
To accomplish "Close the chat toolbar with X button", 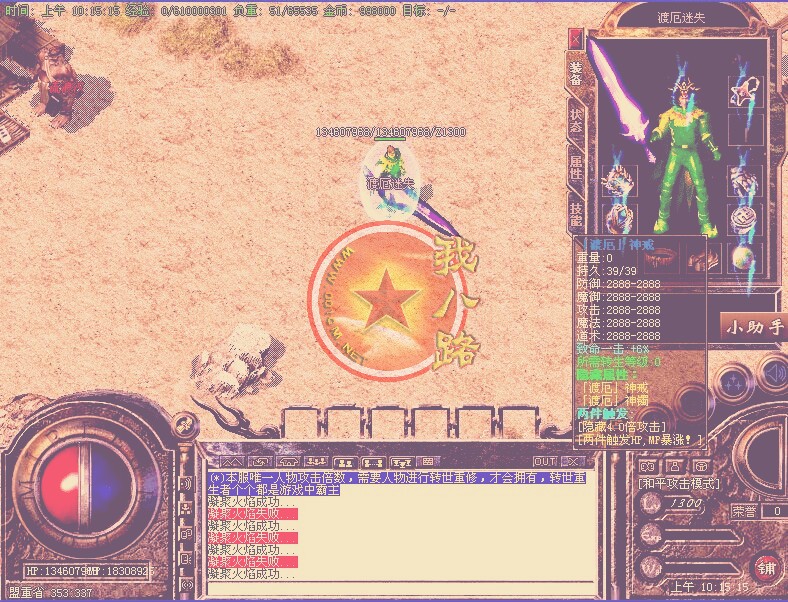I will point(571,461).
